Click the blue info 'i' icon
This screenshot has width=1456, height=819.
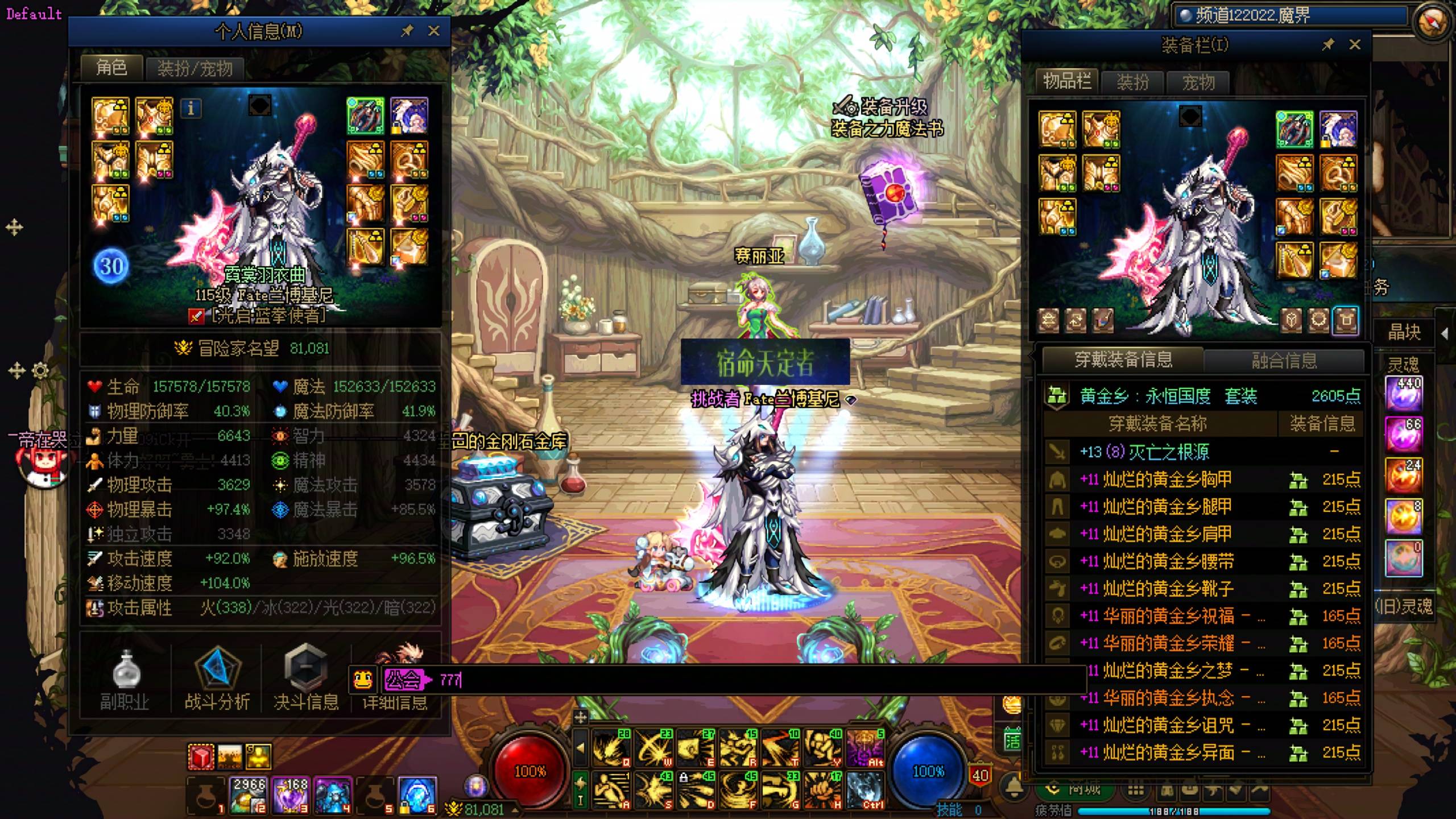click(x=191, y=108)
